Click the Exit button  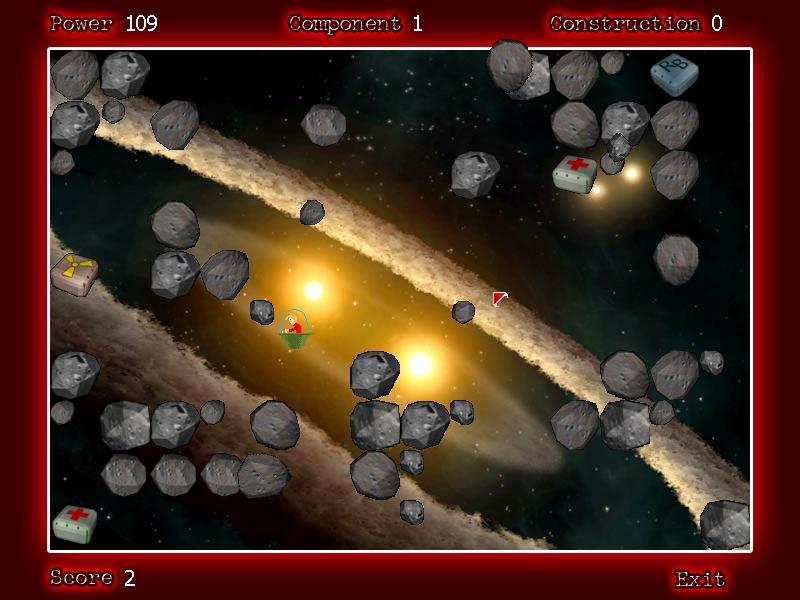(x=699, y=578)
